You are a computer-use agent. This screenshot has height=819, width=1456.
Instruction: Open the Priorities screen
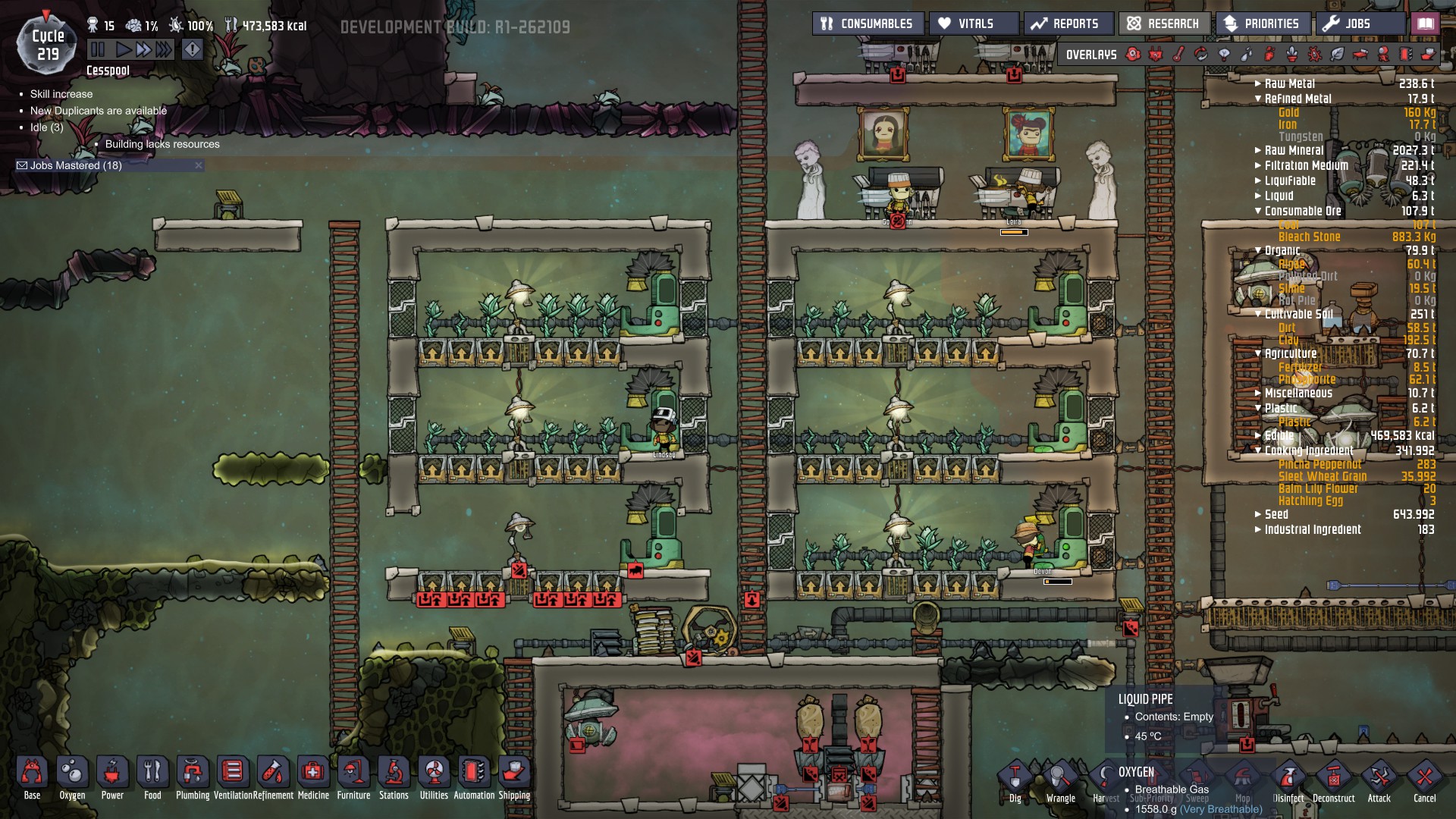(x=1262, y=23)
